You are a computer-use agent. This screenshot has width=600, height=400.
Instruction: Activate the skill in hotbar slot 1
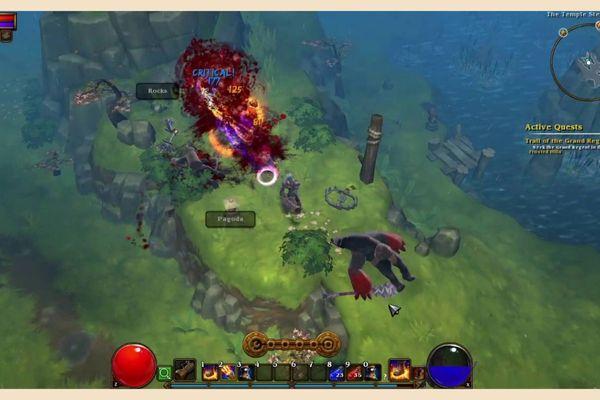[210, 372]
